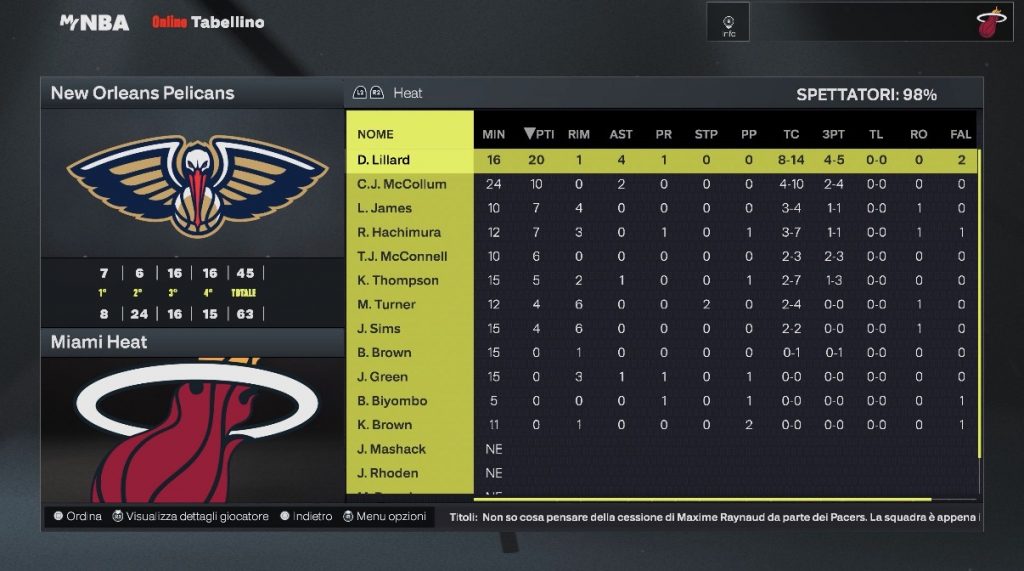The image size is (1024, 571).
Task: Open Menu opzioni
Action: pyautogui.click(x=385, y=517)
